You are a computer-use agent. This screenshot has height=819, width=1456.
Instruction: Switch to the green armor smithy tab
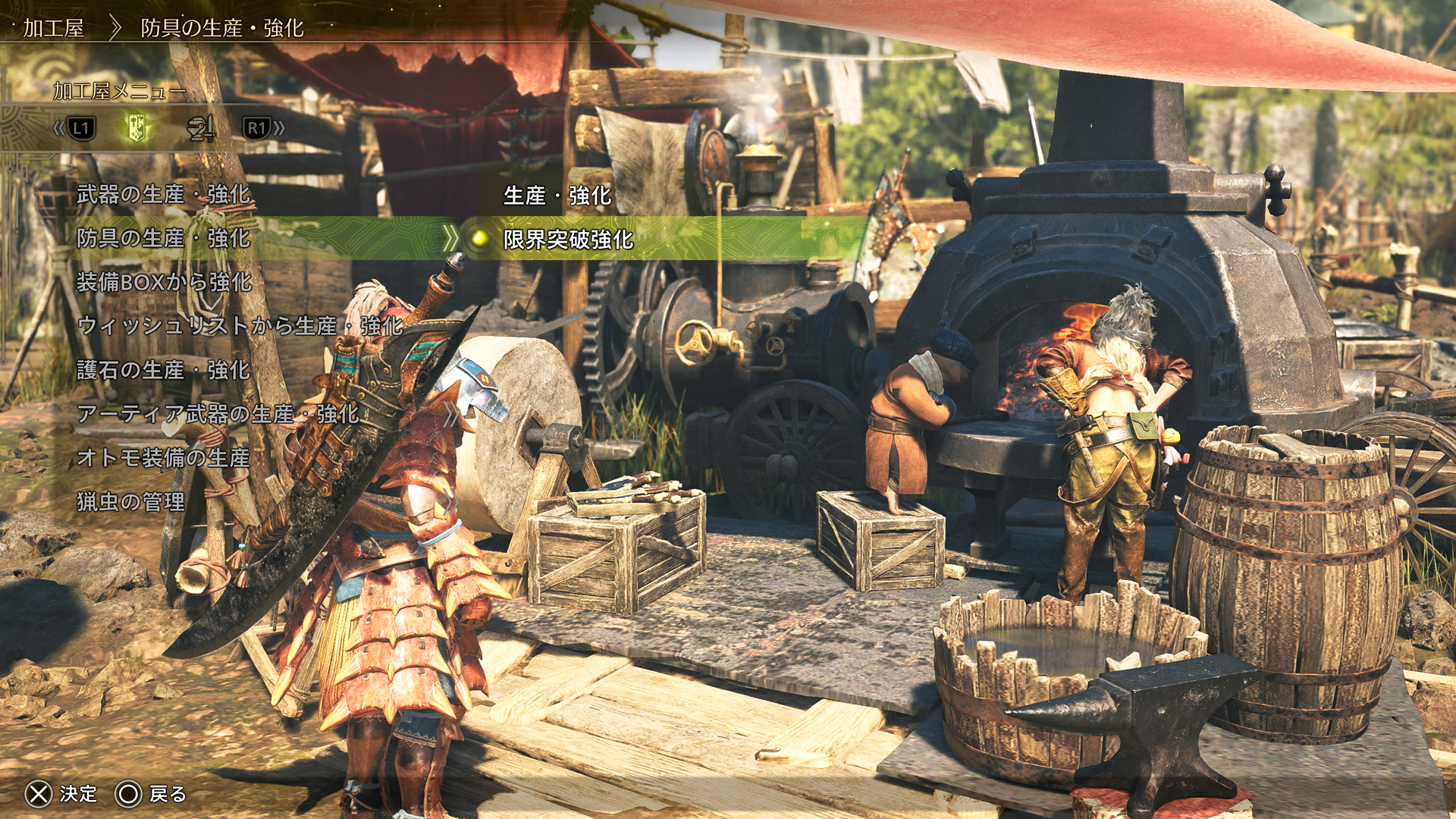[x=137, y=128]
